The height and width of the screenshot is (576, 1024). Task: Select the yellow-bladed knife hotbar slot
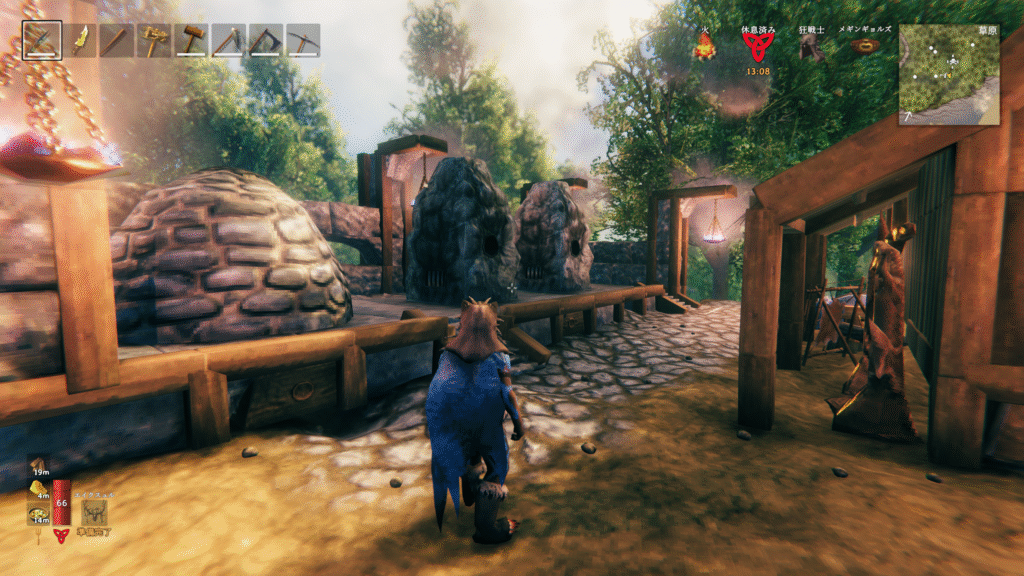coord(80,41)
